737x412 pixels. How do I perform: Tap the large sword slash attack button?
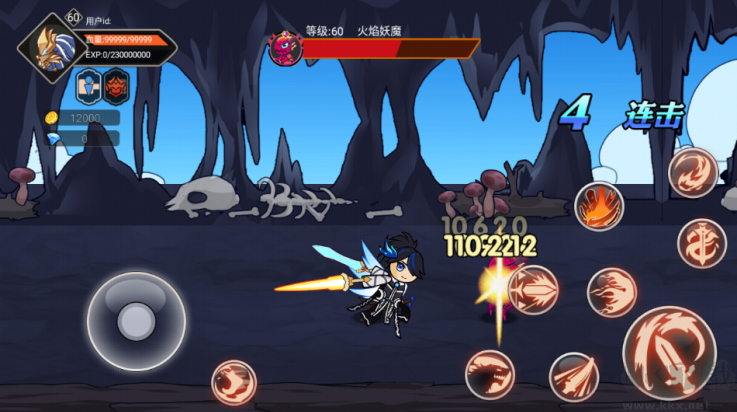(x=669, y=350)
